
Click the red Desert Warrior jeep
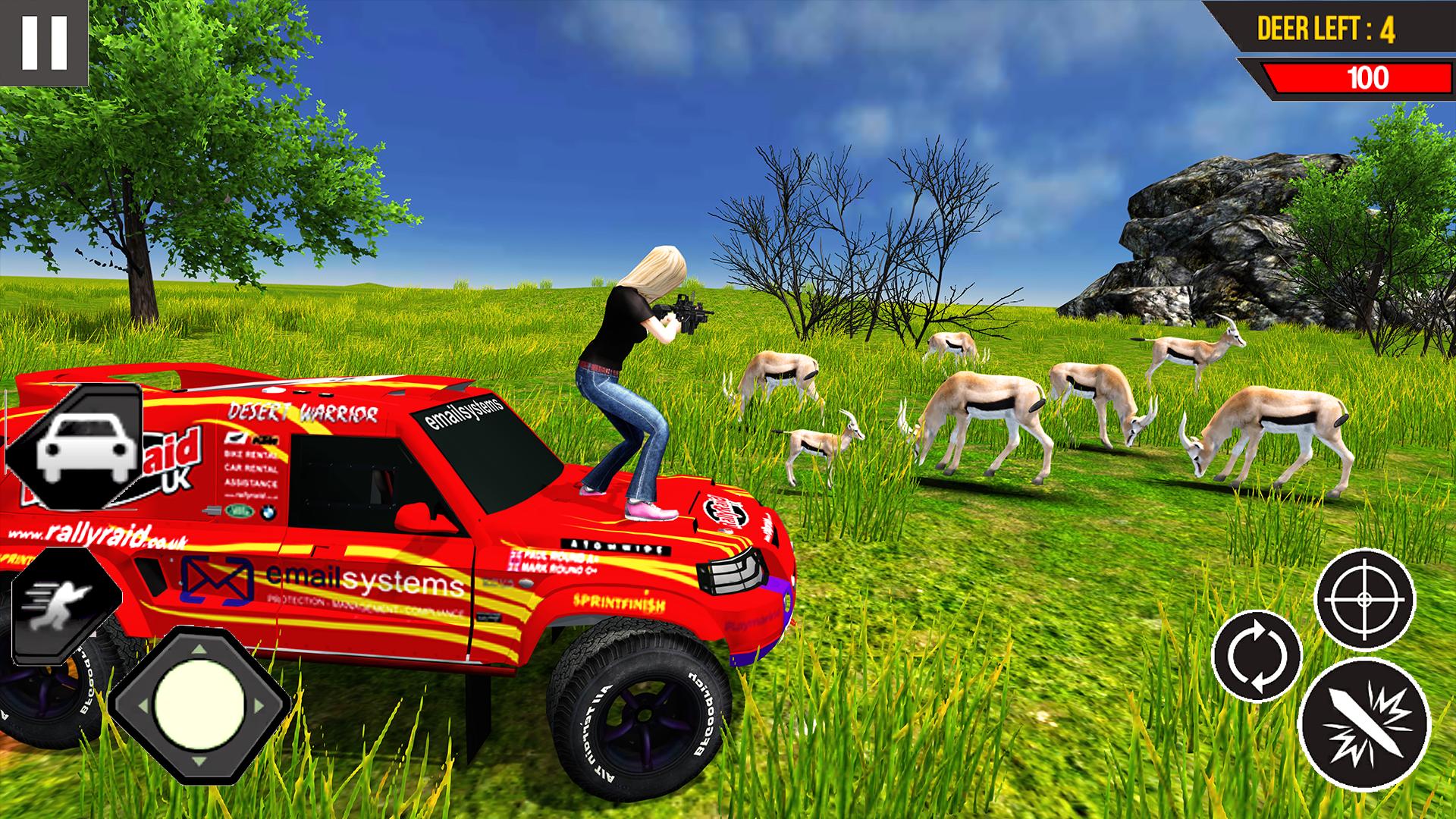[x=455, y=531]
